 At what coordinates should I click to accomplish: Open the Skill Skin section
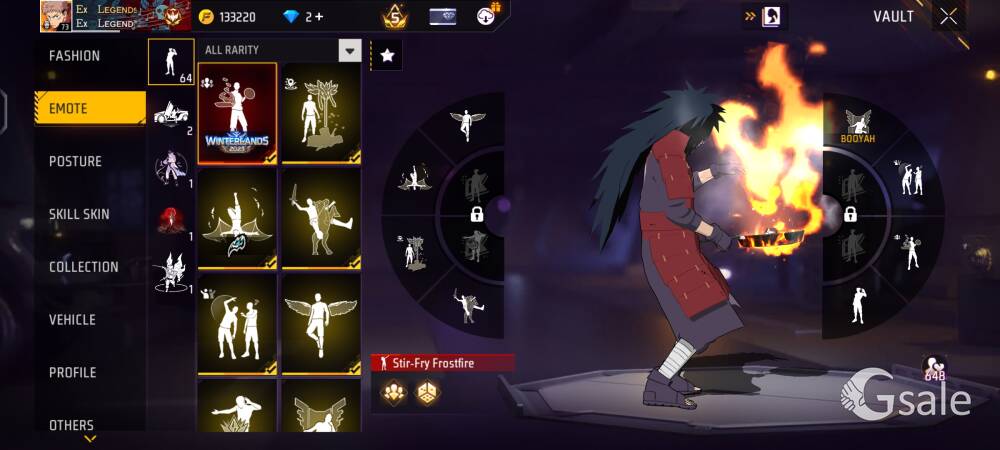79,214
